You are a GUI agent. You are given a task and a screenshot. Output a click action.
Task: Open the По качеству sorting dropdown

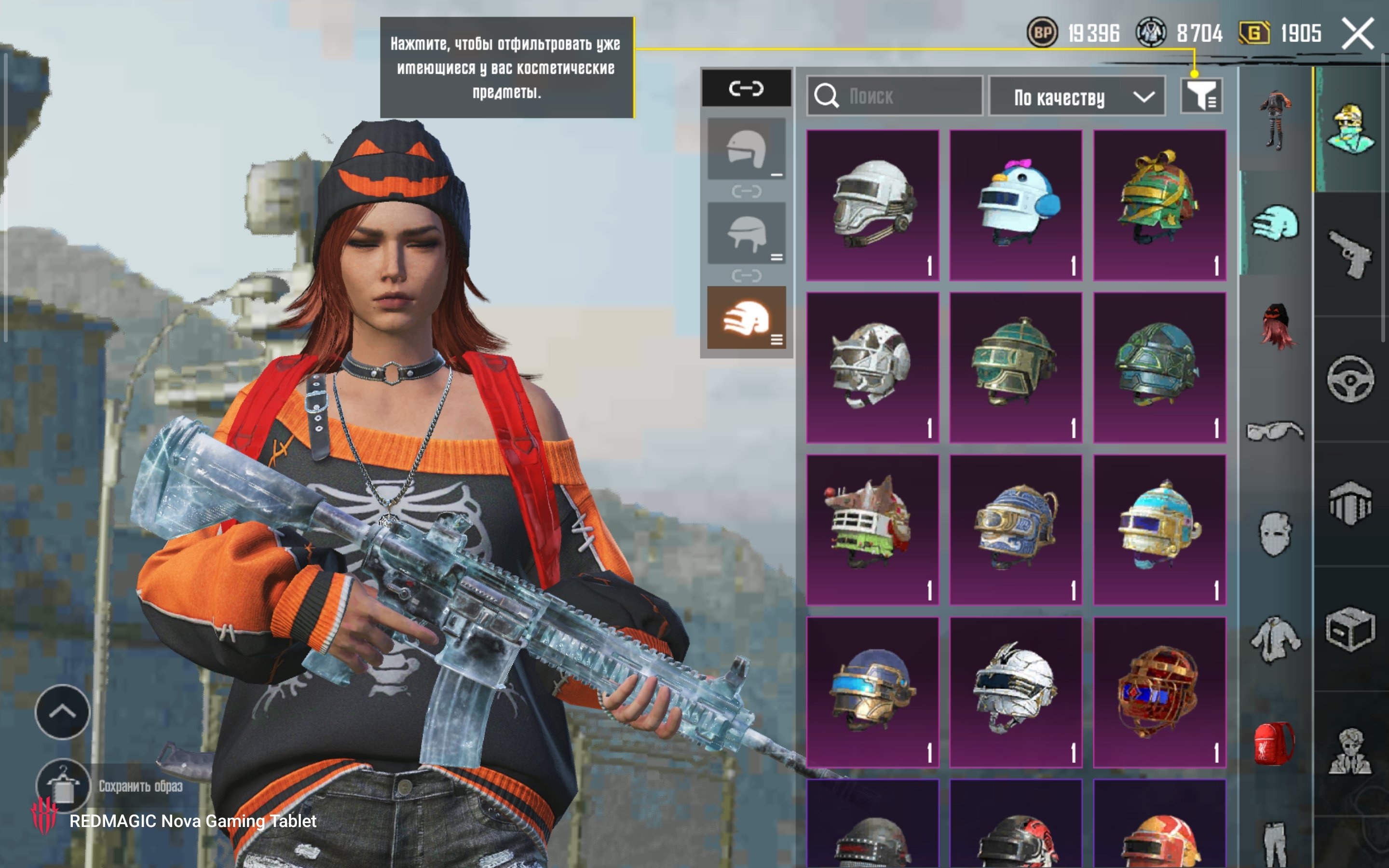point(1077,96)
